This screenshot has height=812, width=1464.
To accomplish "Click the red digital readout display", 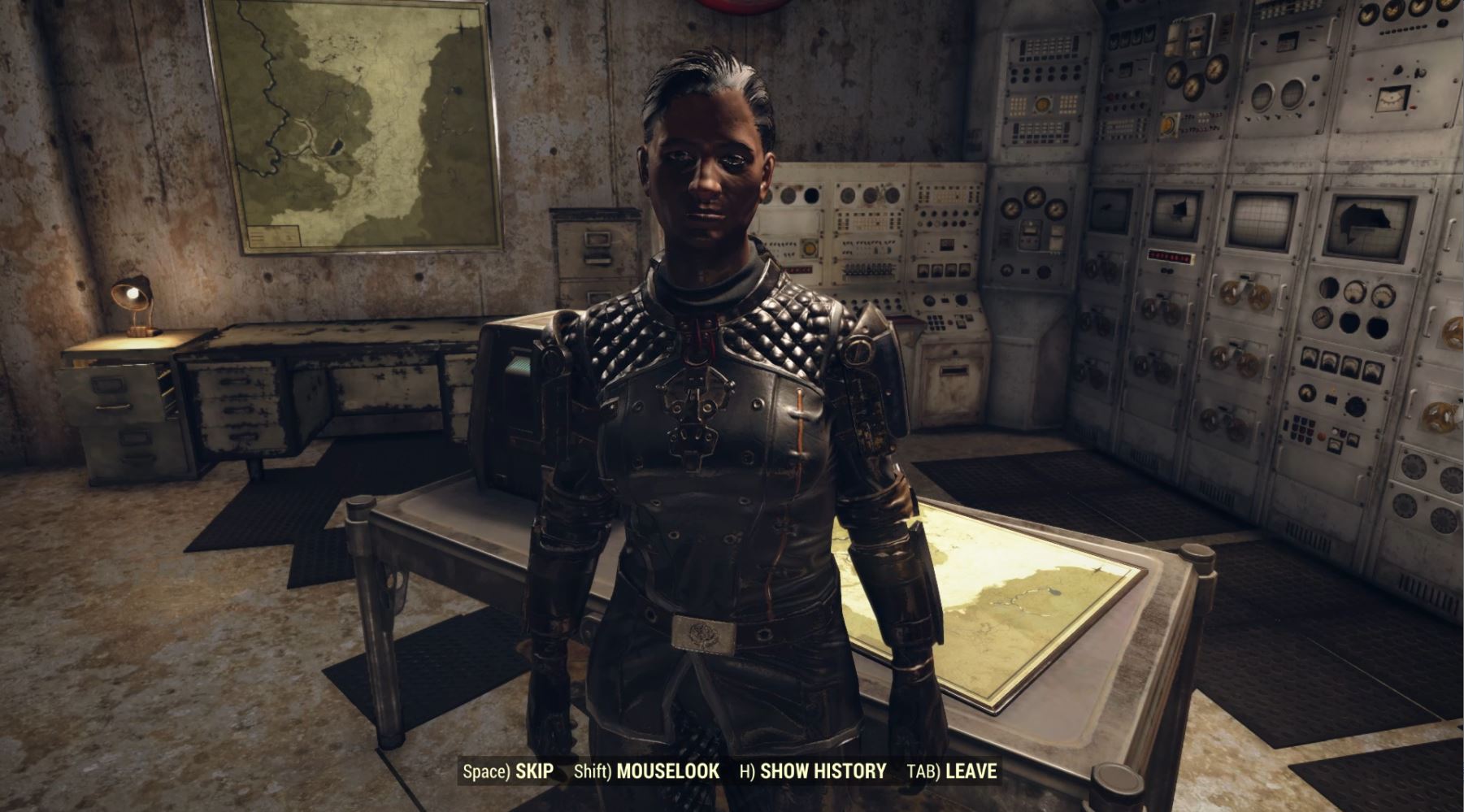I will 1171,256.
